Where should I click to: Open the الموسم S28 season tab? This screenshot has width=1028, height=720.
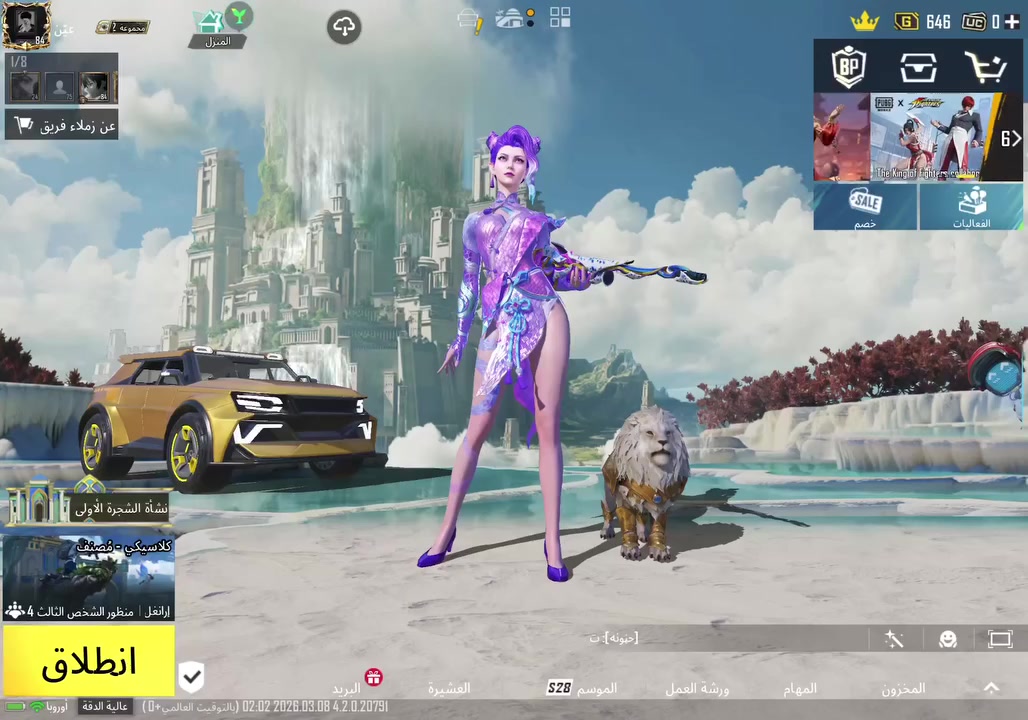click(x=582, y=688)
